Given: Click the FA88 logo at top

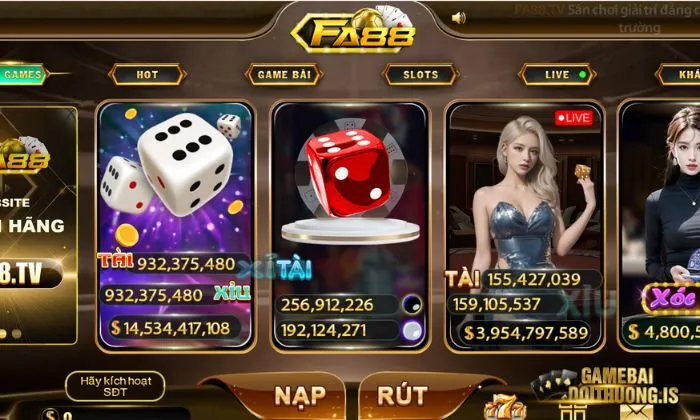Looking at the screenshot, I should click(x=350, y=30).
